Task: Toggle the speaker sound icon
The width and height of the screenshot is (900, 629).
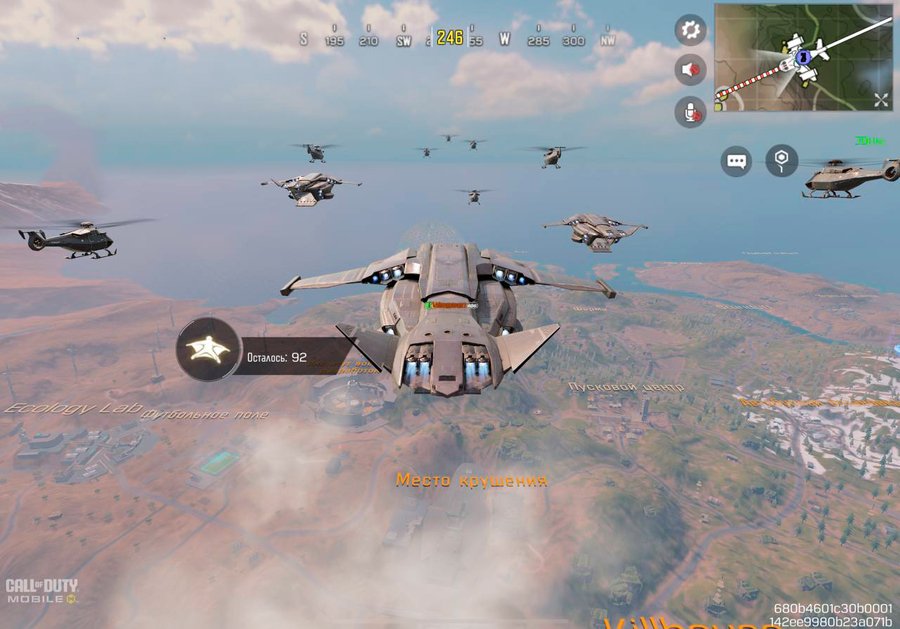Action: coord(690,70)
